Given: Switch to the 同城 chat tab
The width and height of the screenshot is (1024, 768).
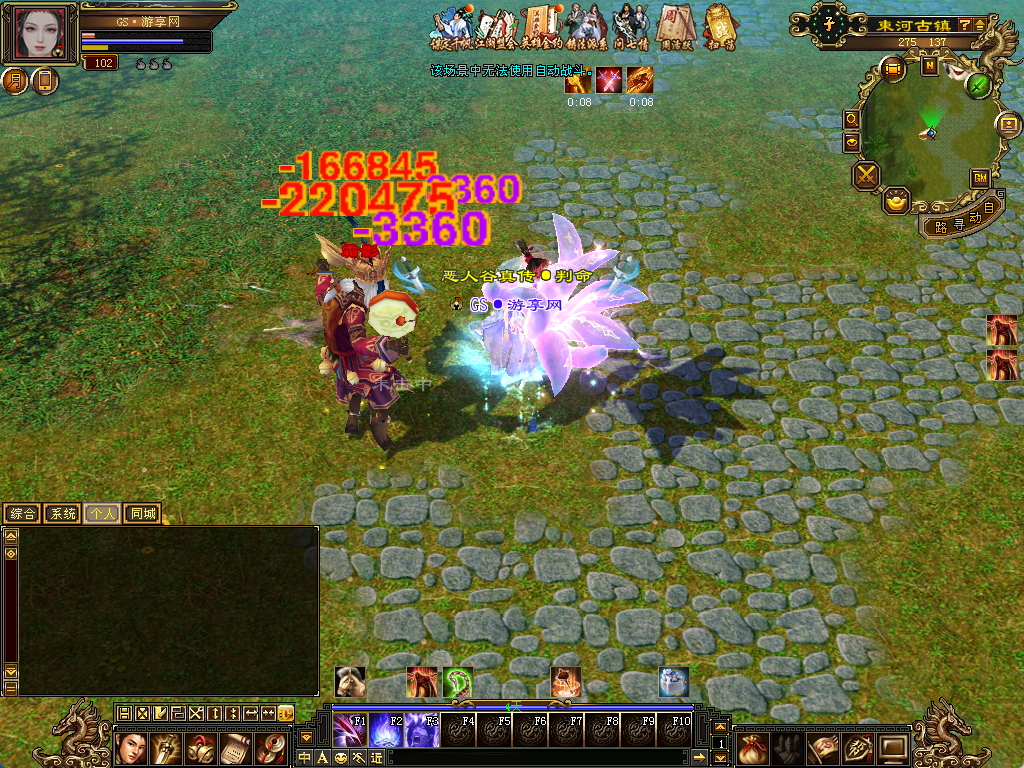Looking at the screenshot, I should tap(142, 514).
